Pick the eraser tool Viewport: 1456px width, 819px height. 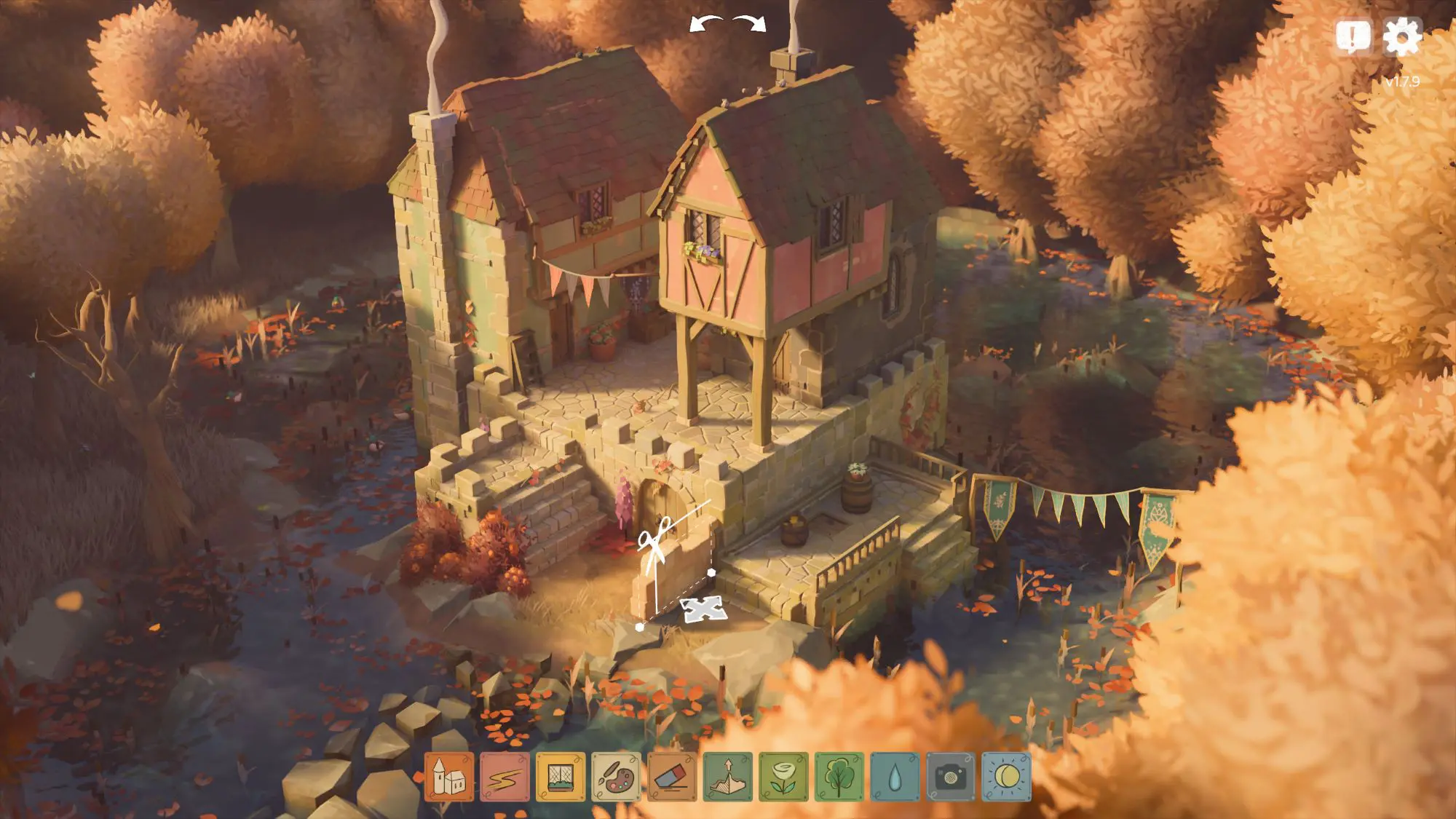click(x=672, y=777)
